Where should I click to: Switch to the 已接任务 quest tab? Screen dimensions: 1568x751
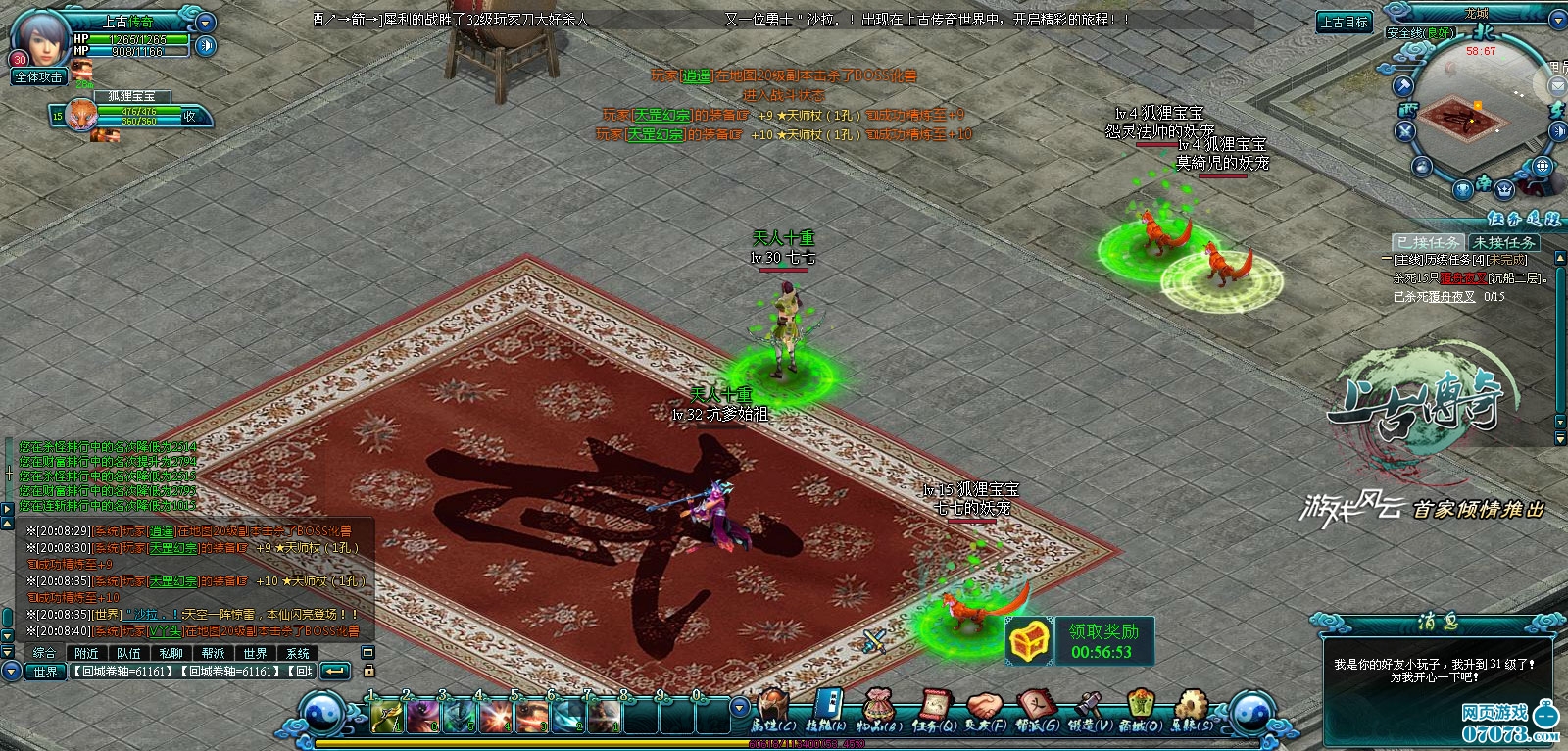point(1428,242)
